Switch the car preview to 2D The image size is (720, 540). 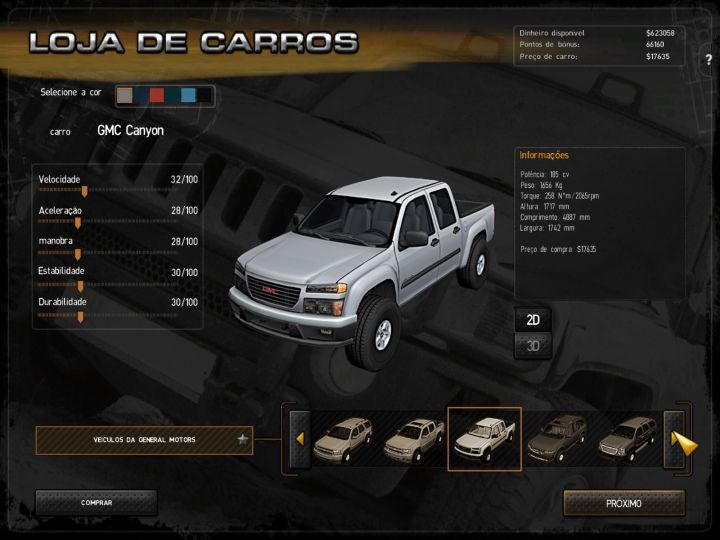(533, 320)
